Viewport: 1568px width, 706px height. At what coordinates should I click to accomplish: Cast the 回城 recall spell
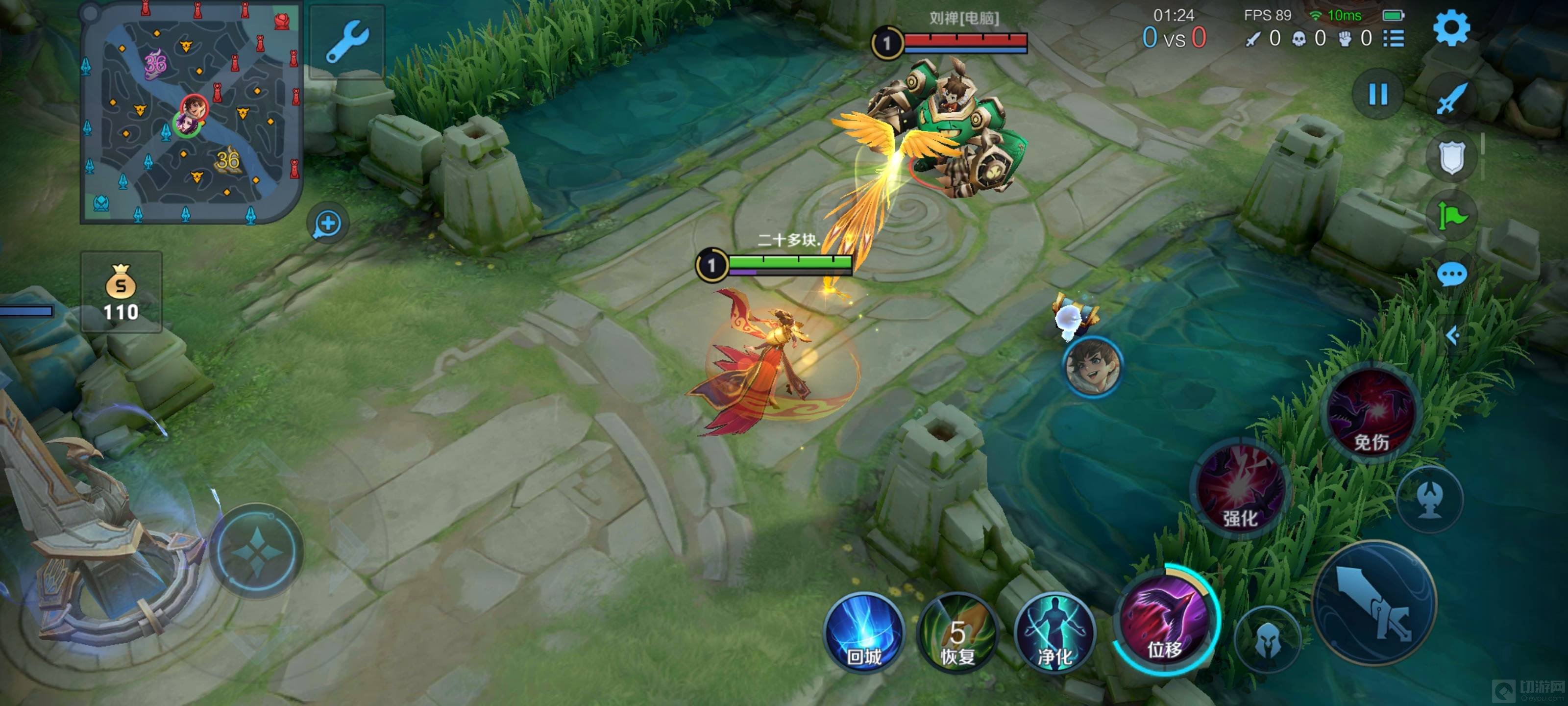pos(864,633)
